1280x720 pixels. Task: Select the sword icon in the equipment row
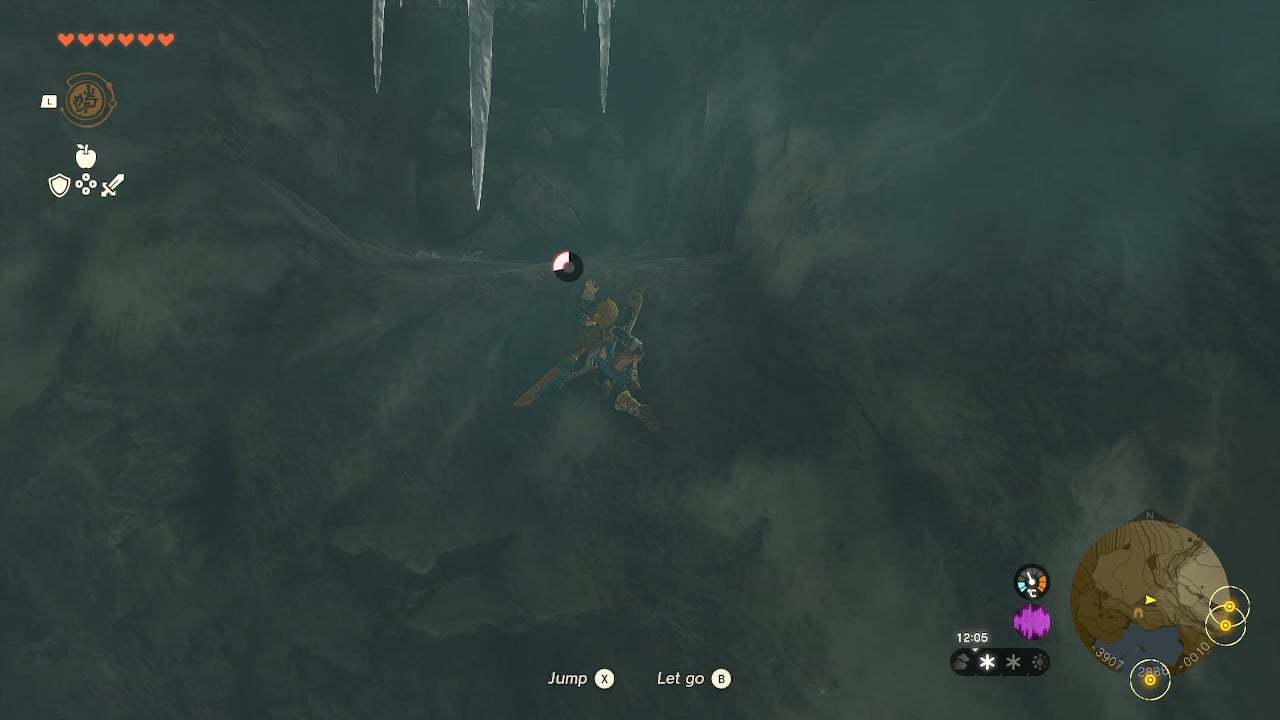(112, 184)
